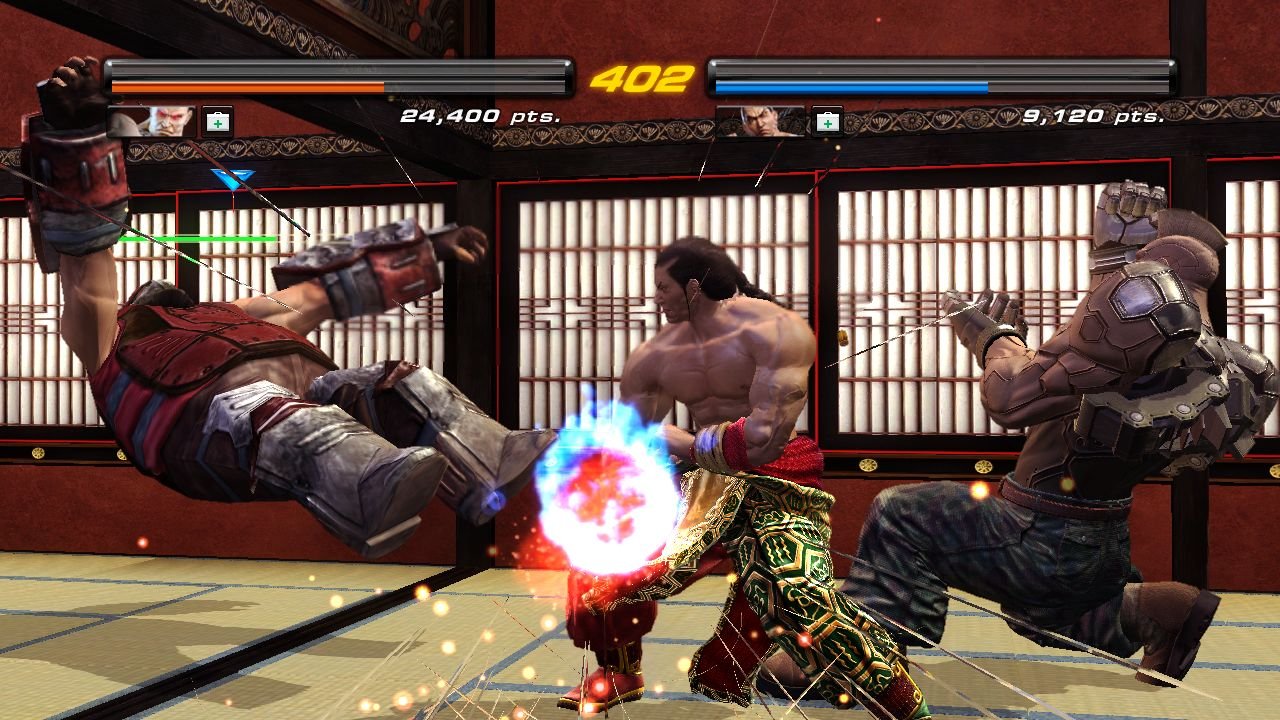This screenshot has height=720, width=1280.
Task: Toggle the right blue health bar
Action: pyautogui.click(x=850, y=87)
